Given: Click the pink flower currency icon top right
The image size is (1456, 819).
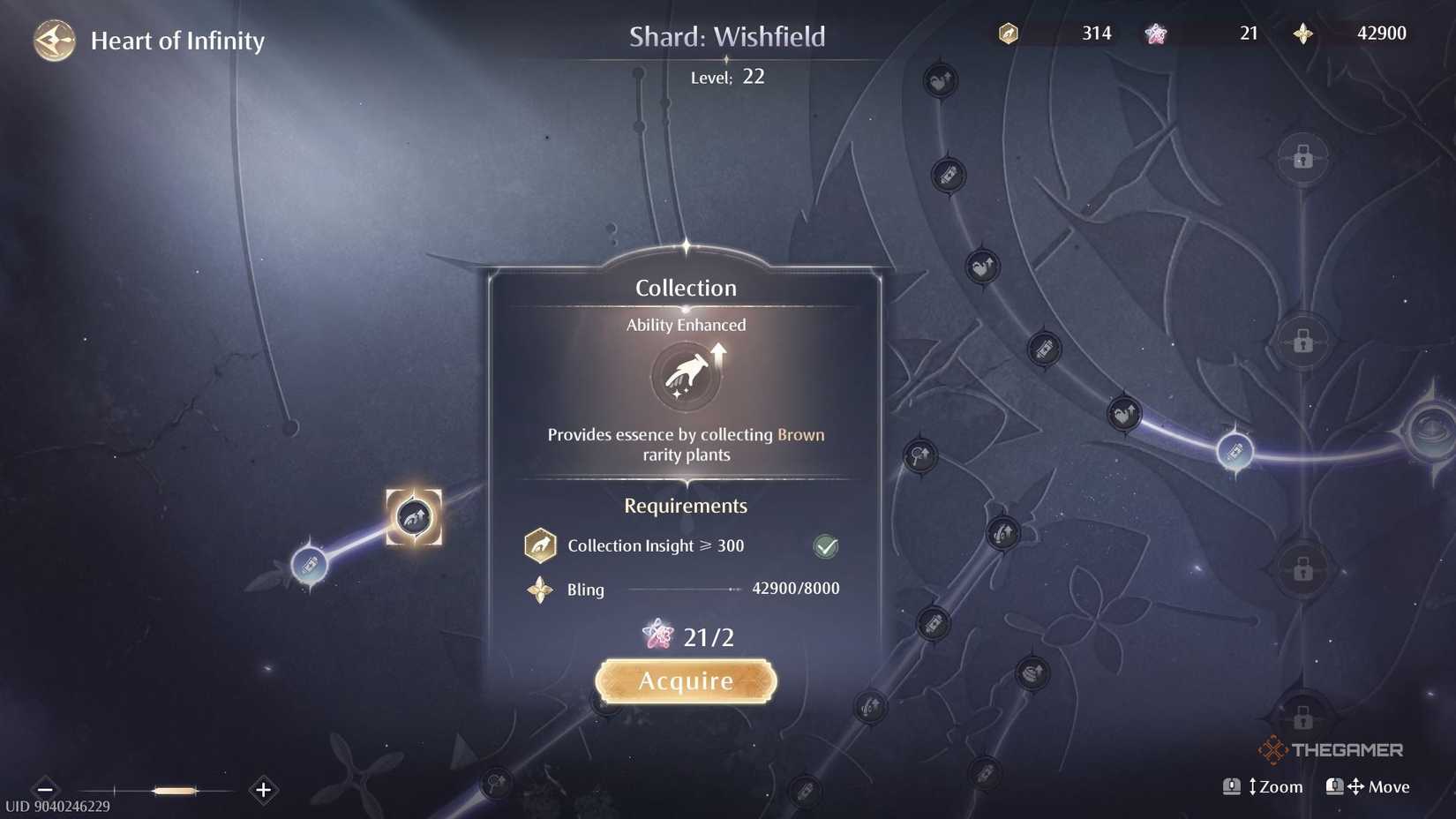Looking at the screenshot, I should click(x=1154, y=33).
